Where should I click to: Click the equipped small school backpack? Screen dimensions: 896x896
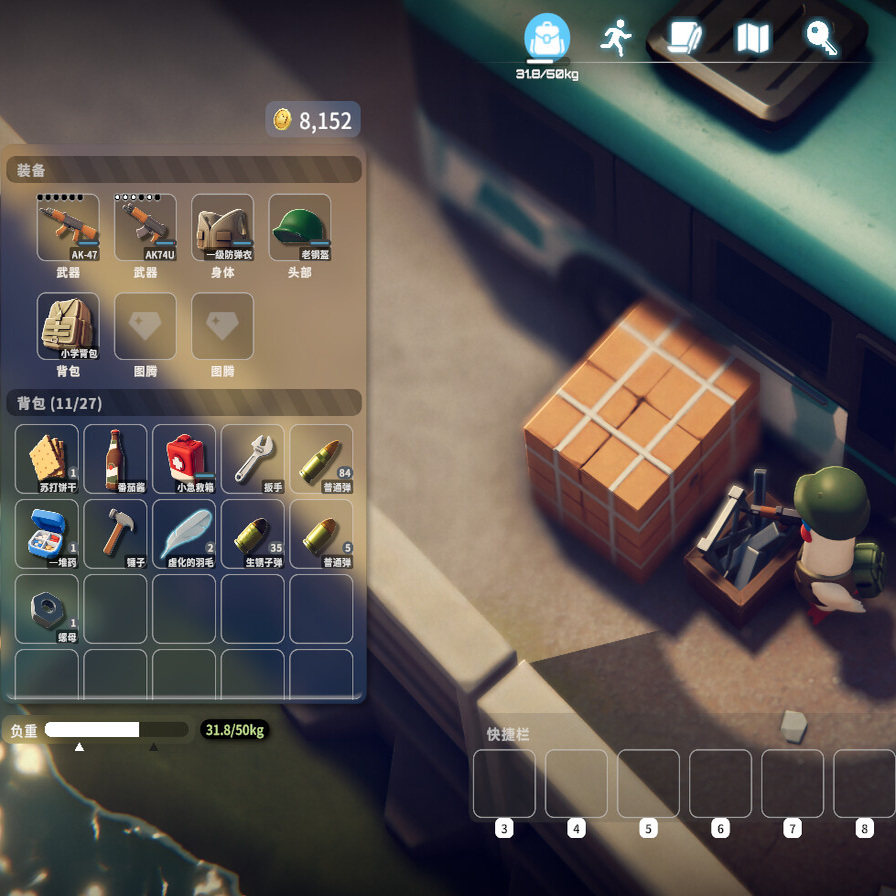[68, 326]
